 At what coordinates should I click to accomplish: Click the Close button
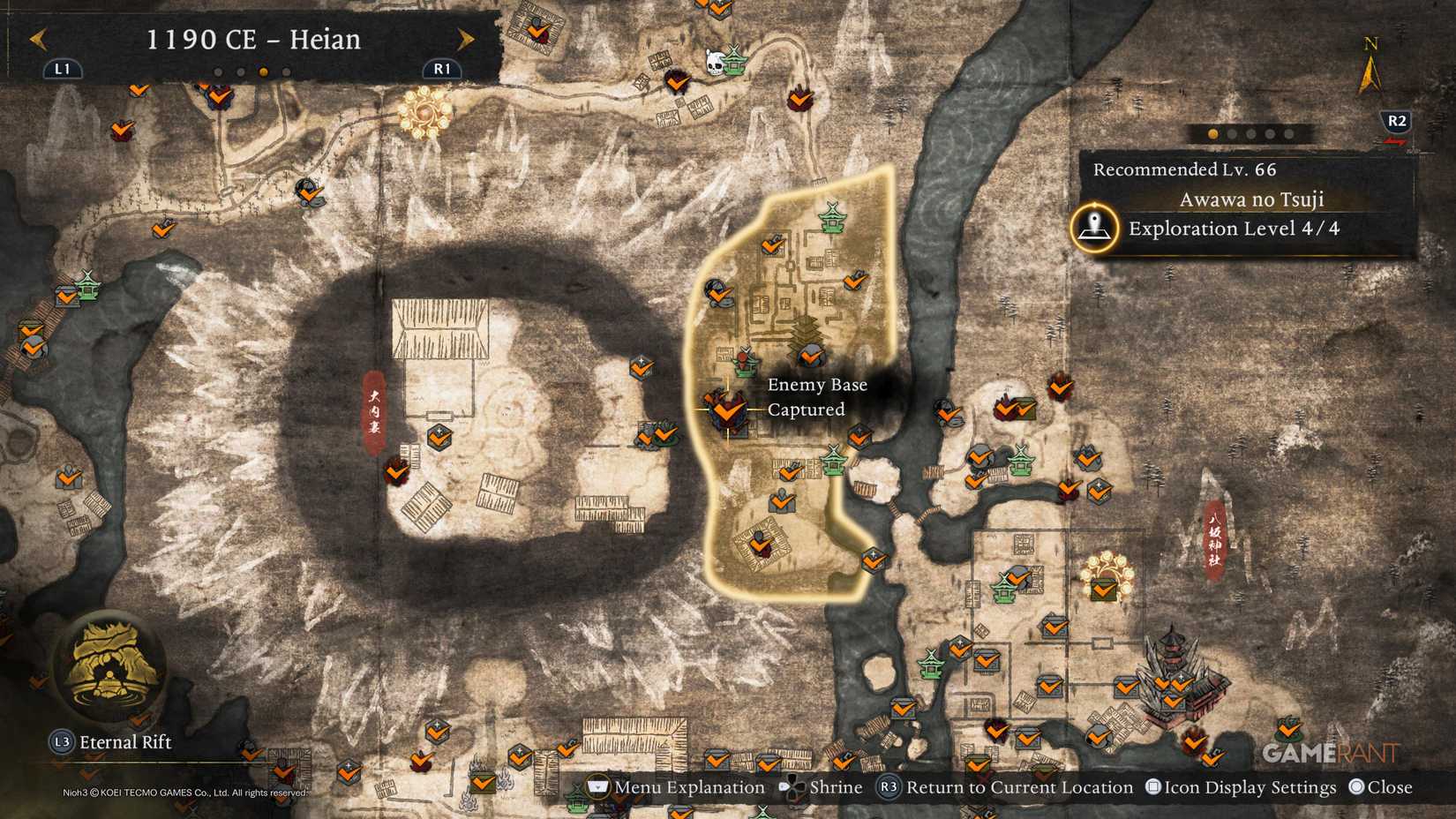click(1387, 786)
